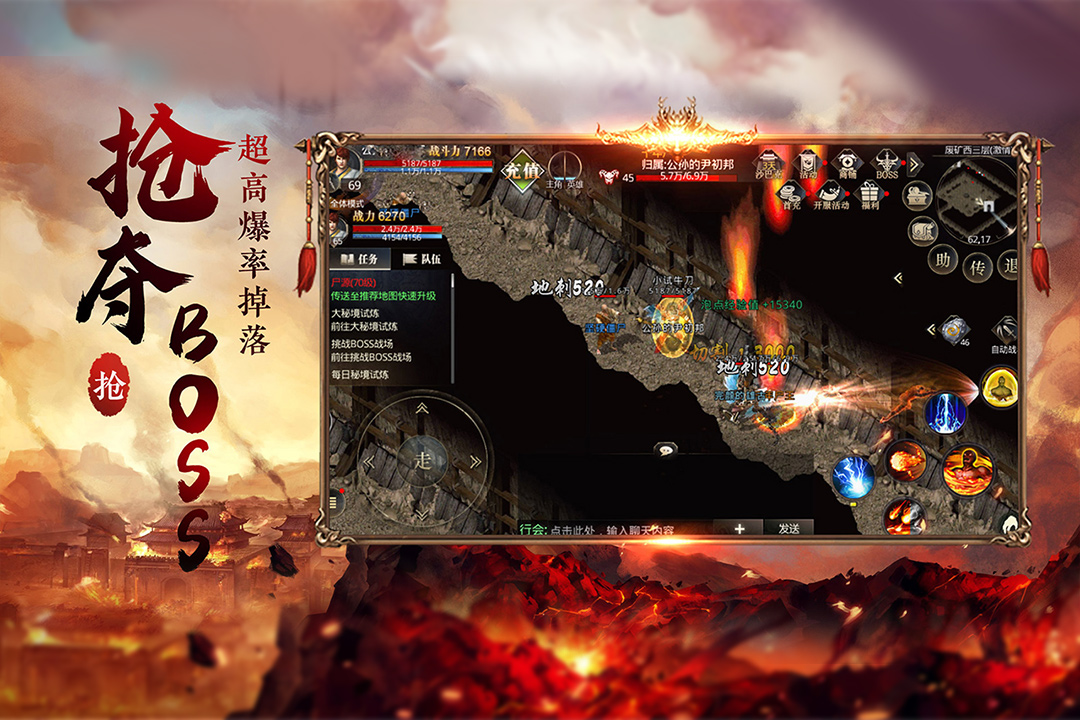Click the circular minimap
The height and width of the screenshot is (720, 1080).
click(975, 195)
